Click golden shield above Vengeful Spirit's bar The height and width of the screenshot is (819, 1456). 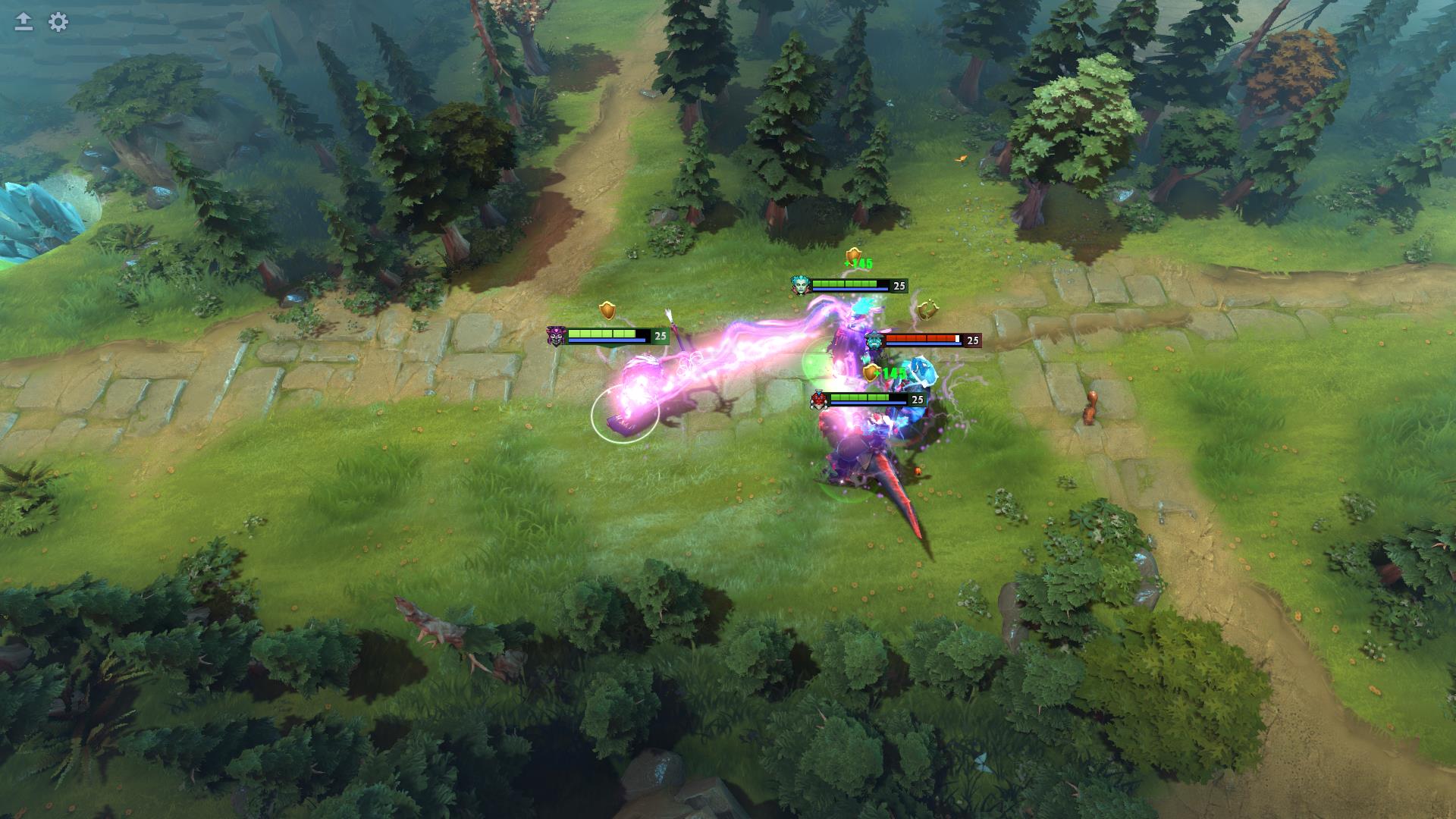[854, 256]
